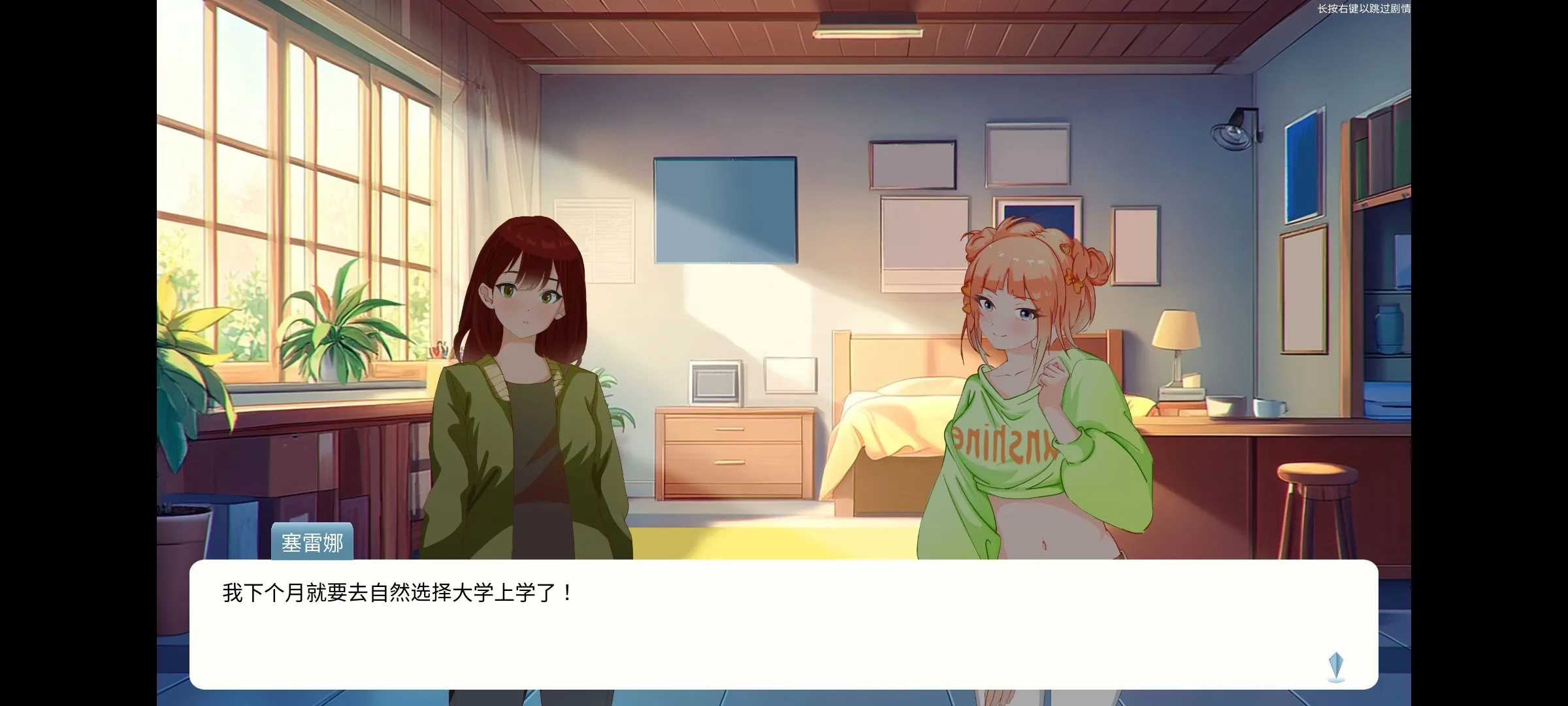1568x706 pixels.
Task: Click the blue wall-mounted screen
Action: click(x=726, y=209)
